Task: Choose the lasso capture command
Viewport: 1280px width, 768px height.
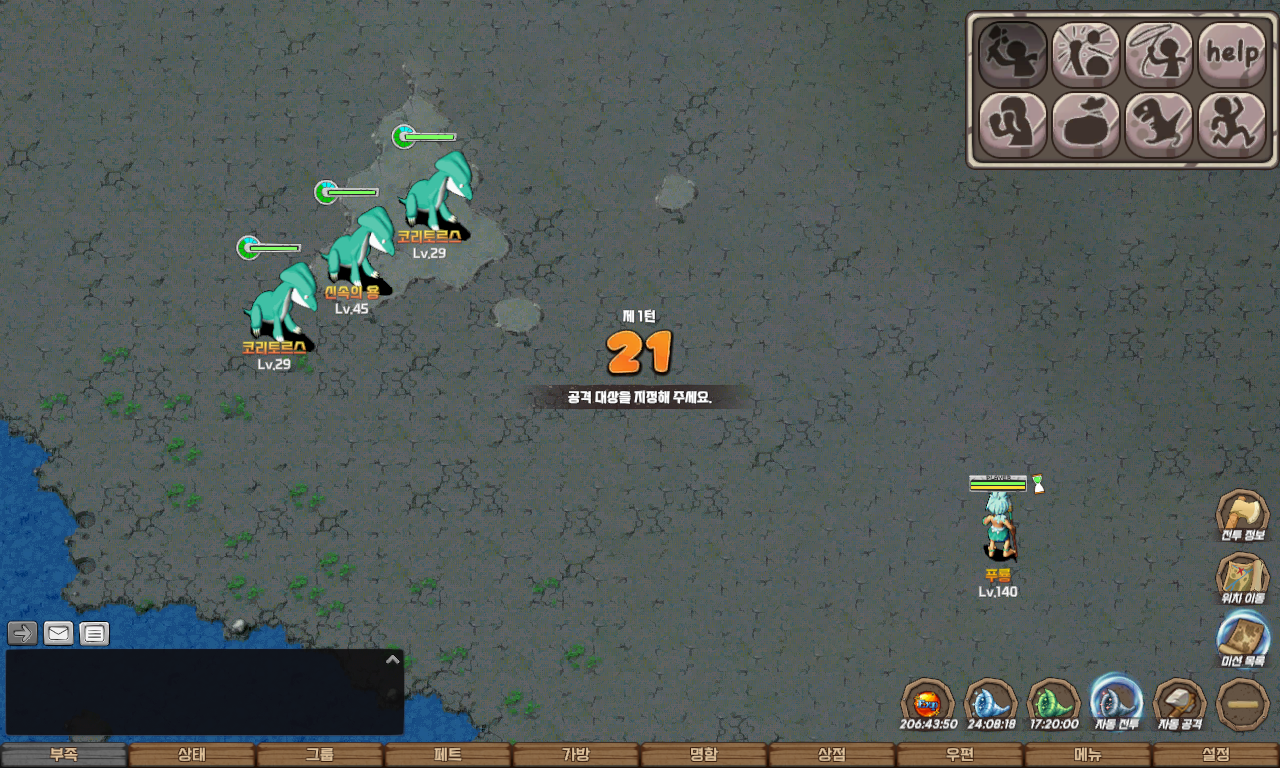Action: click(1159, 54)
